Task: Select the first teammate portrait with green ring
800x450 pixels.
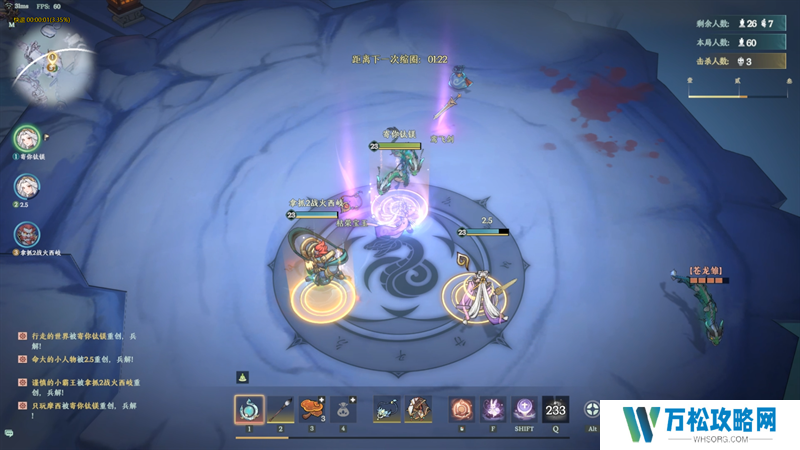Action: pos(27,137)
